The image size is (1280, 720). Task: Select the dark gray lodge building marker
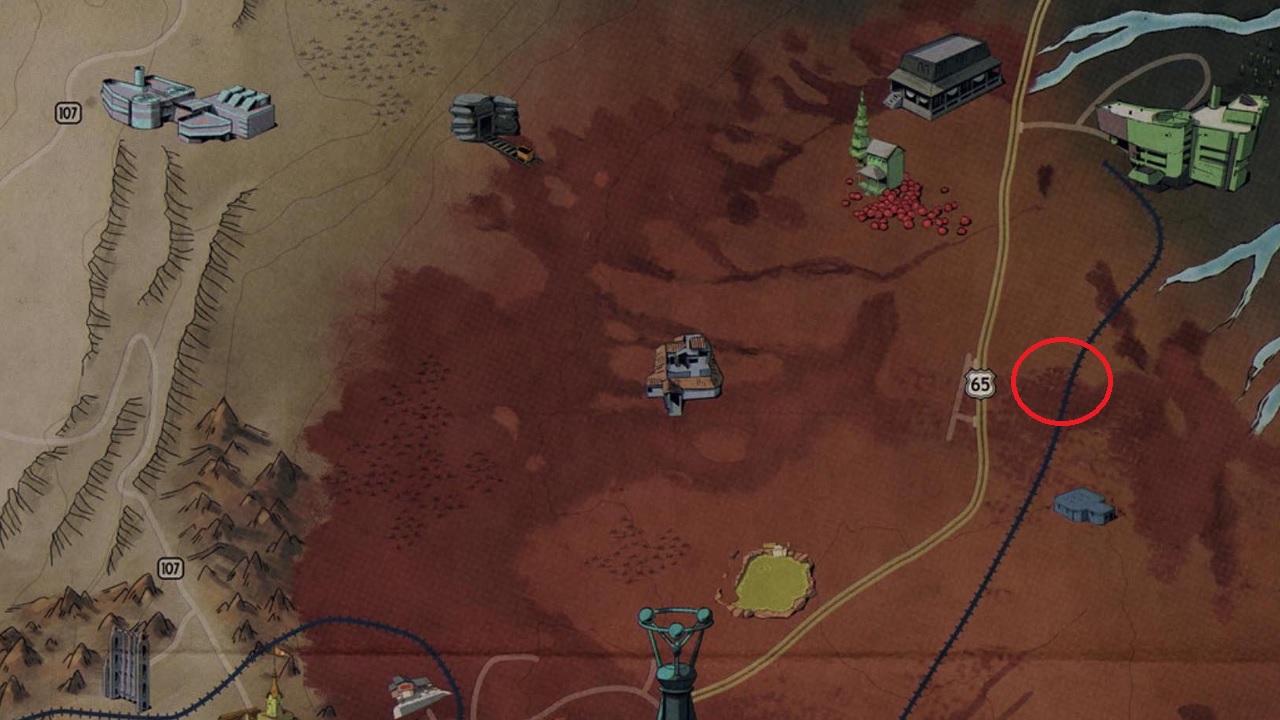[x=945, y=76]
